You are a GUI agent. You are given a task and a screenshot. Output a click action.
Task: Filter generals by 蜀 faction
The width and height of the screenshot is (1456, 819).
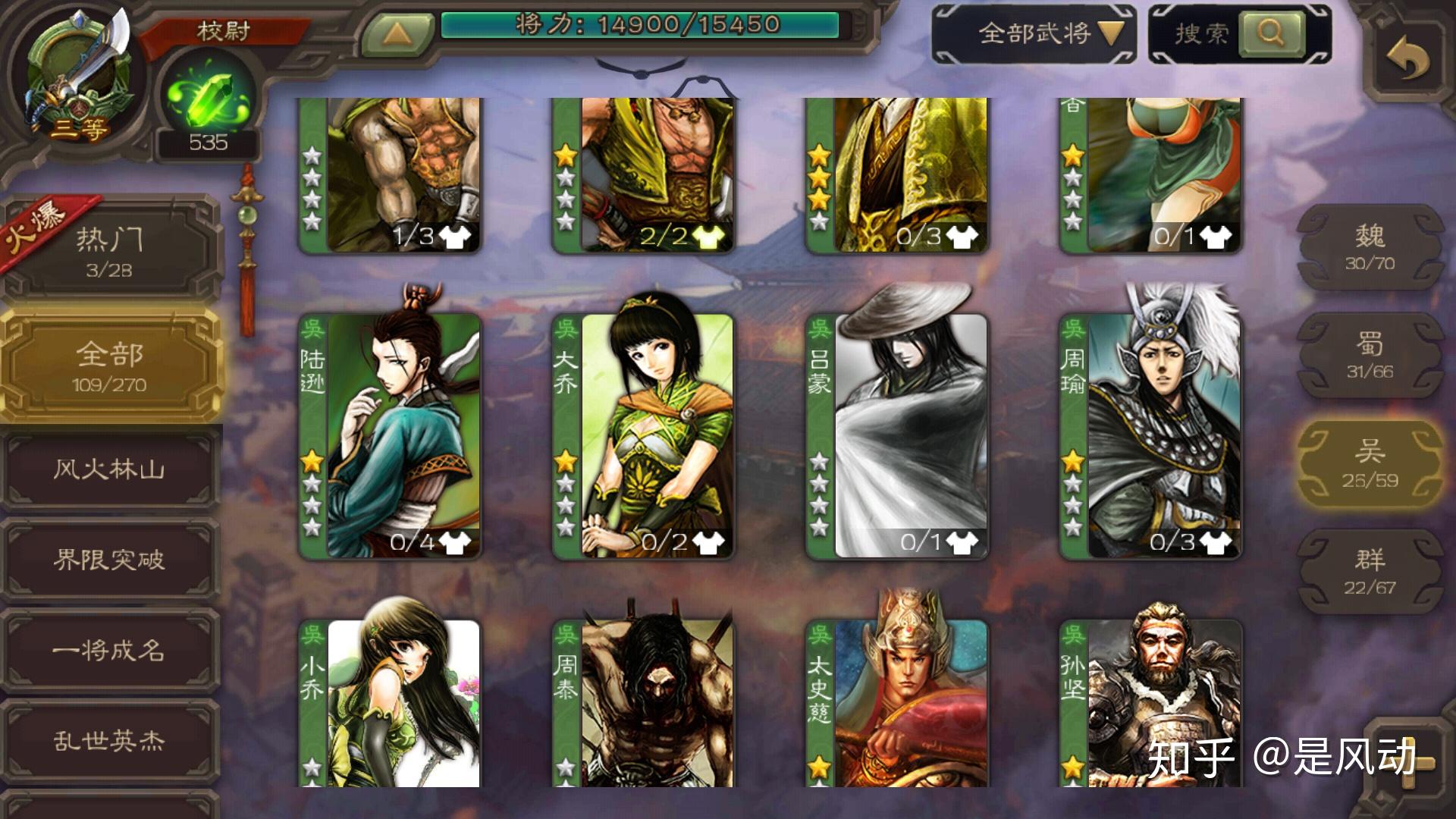pyautogui.click(x=1370, y=356)
